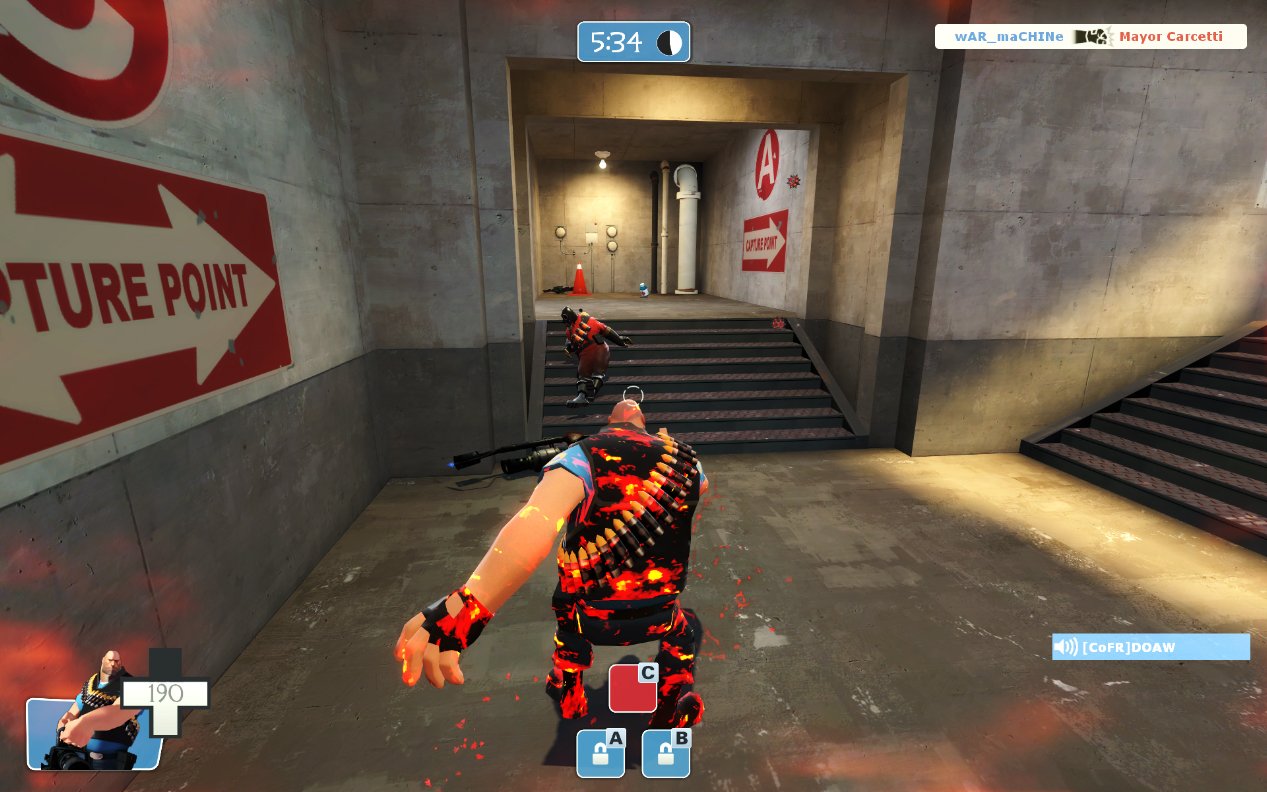The width and height of the screenshot is (1267, 792).
Task: Select the red control point C icon
Action: click(x=633, y=688)
